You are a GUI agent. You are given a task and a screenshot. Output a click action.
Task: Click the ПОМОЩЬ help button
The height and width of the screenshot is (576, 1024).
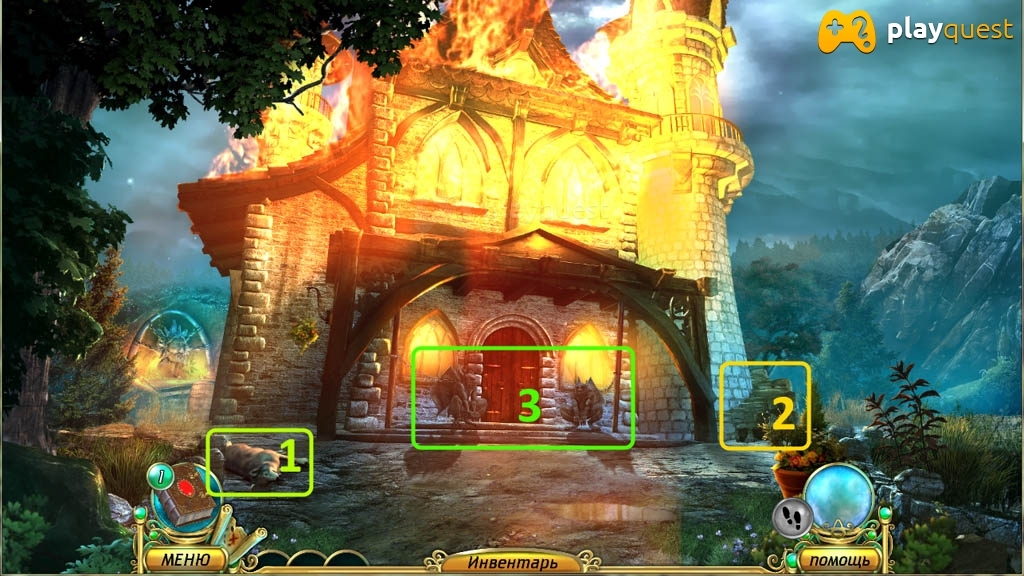point(838,559)
